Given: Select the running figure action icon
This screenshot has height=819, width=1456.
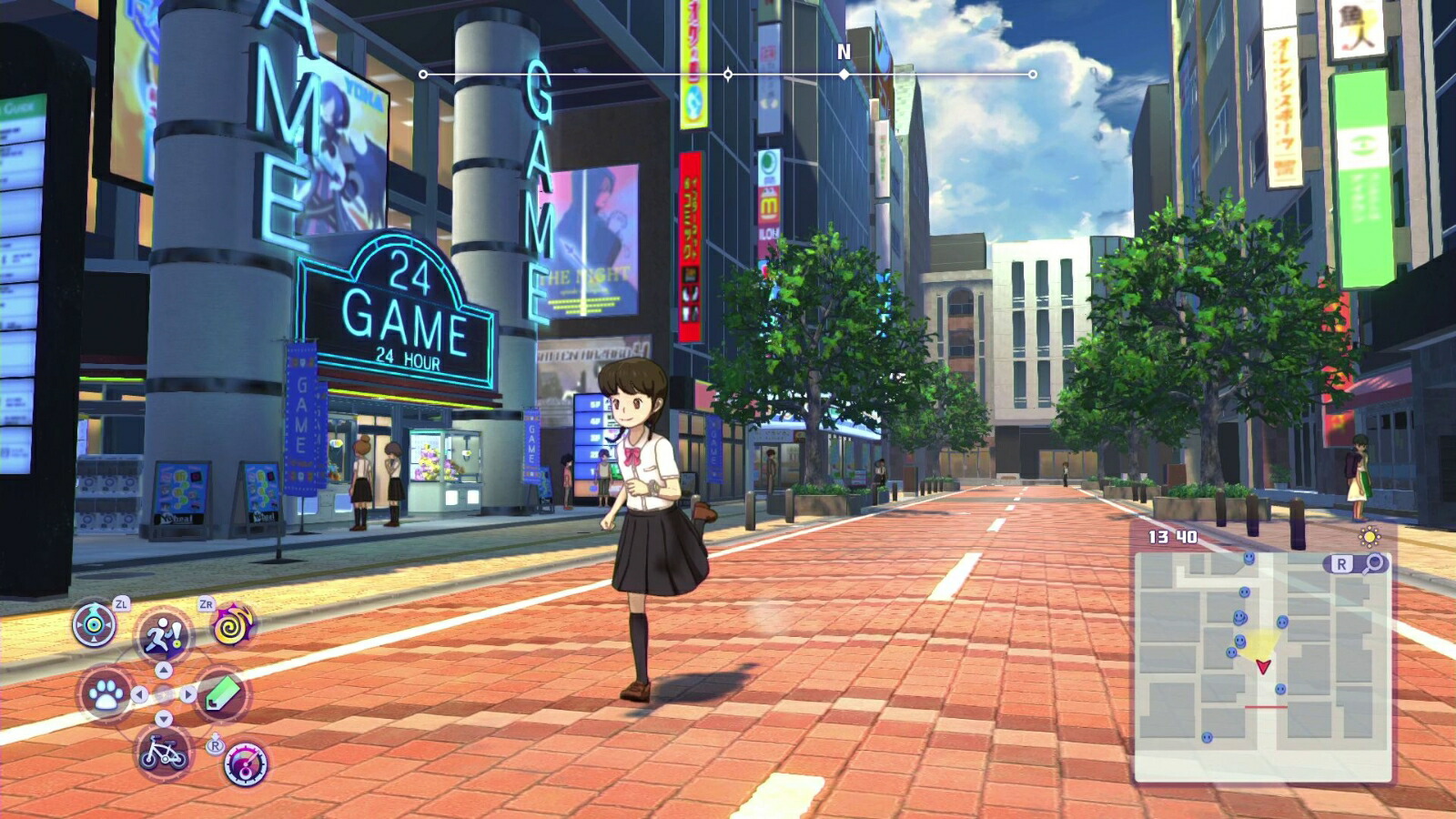Looking at the screenshot, I should coord(164,635).
